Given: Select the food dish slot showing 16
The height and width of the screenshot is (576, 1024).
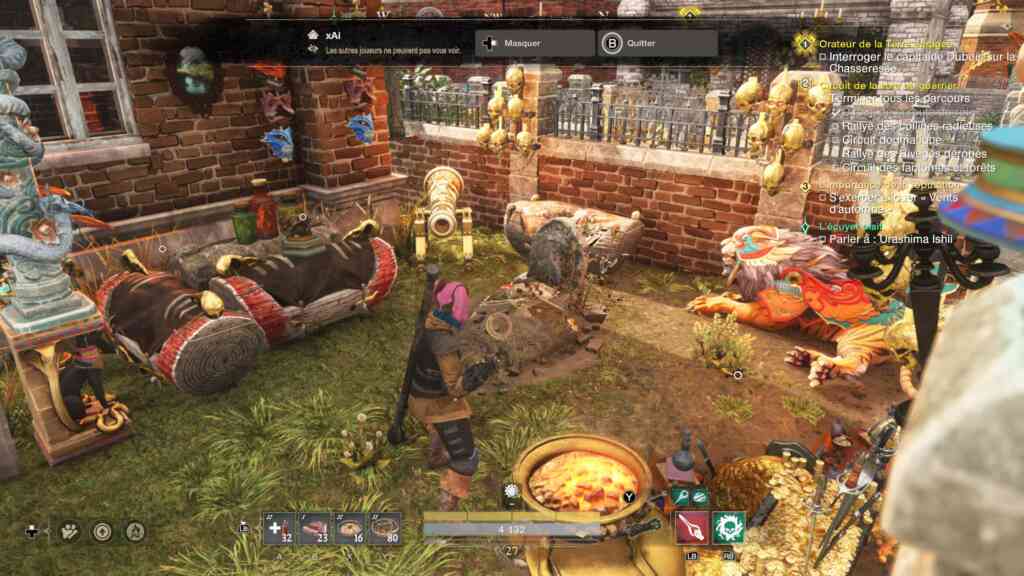Looking at the screenshot, I should 350,528.
